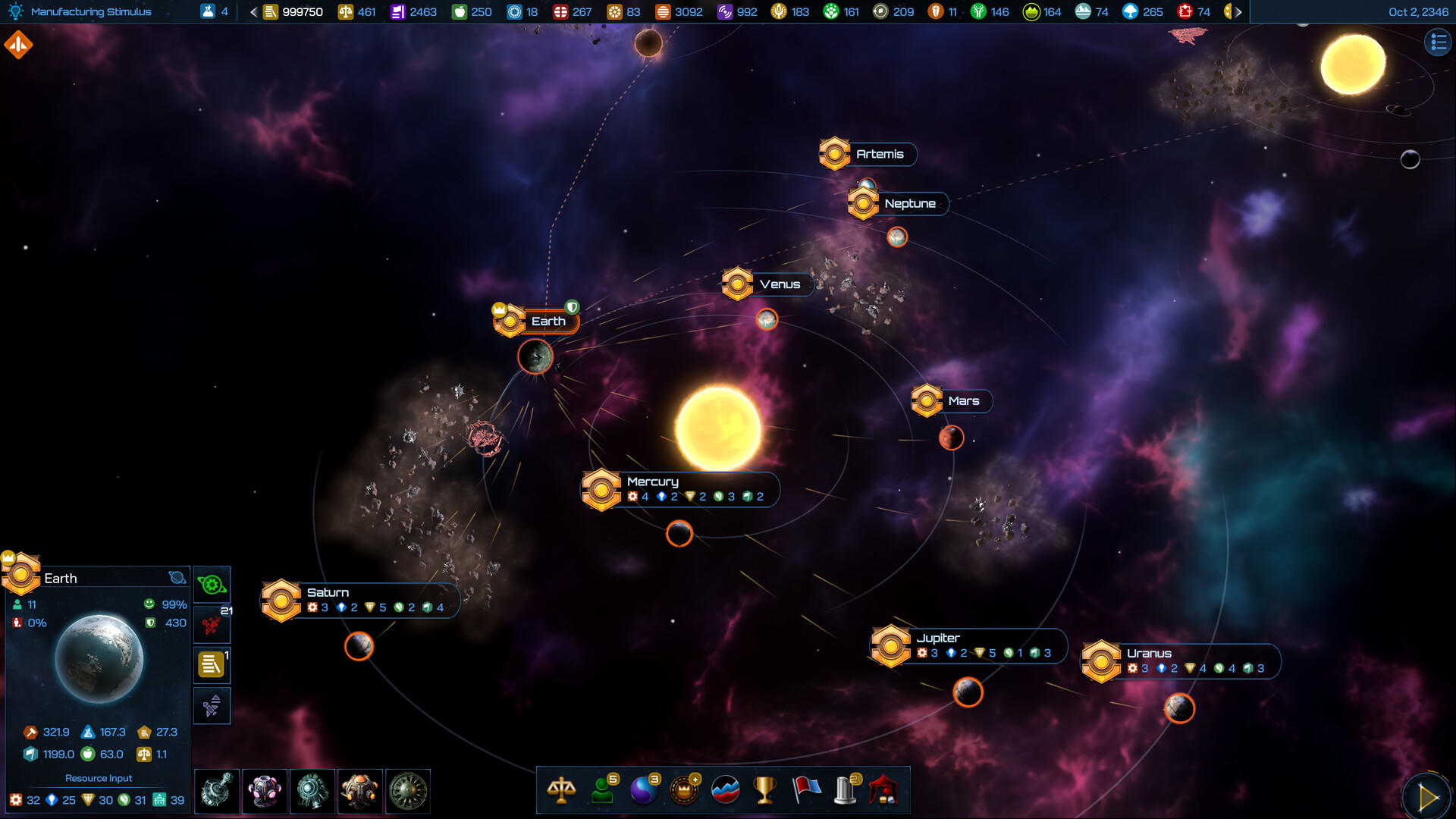Toggle the cloud view on the Earth panel
Screen dimensions: 1456x819
[177, 577]
